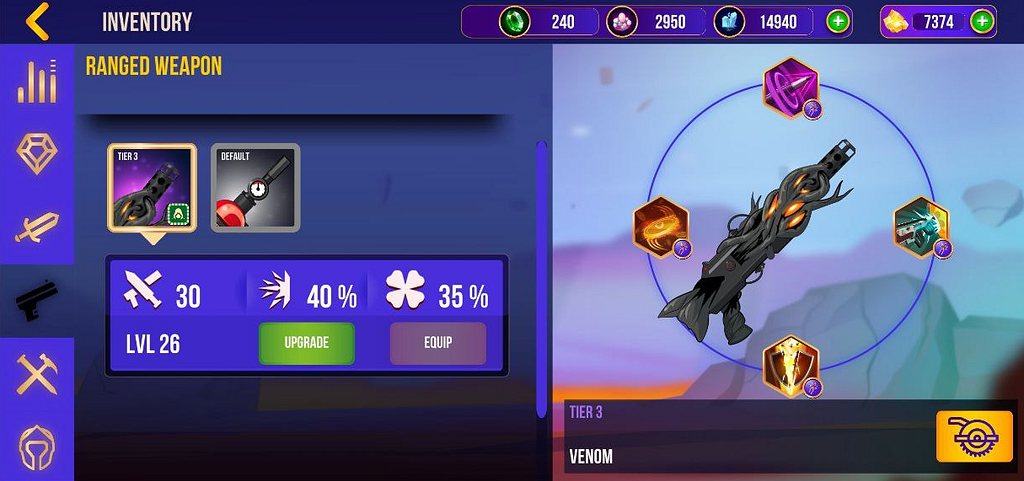Select the Tier 3 Venom weapon card

click(x=152, y=188)
